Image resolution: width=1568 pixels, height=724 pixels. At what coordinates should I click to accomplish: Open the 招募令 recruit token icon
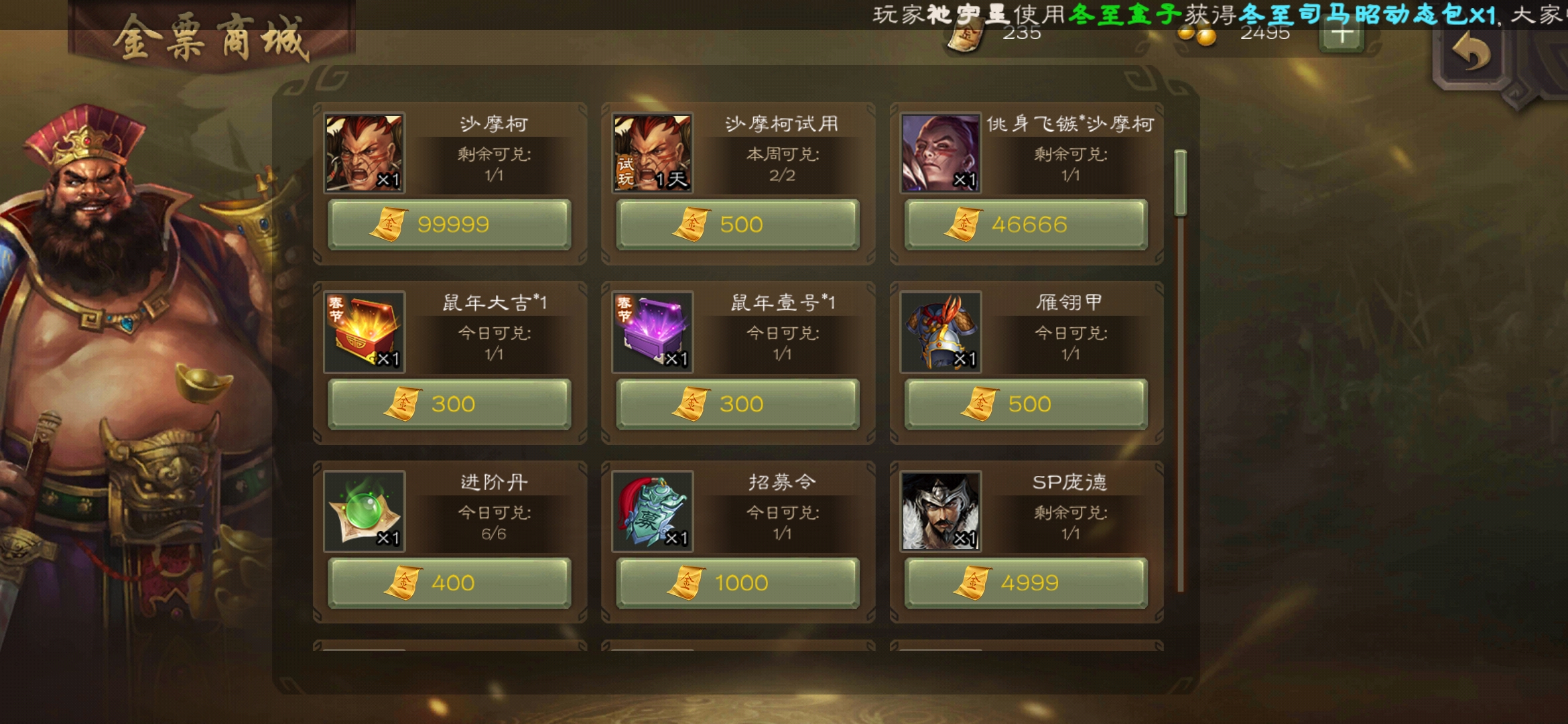point(651,511)
